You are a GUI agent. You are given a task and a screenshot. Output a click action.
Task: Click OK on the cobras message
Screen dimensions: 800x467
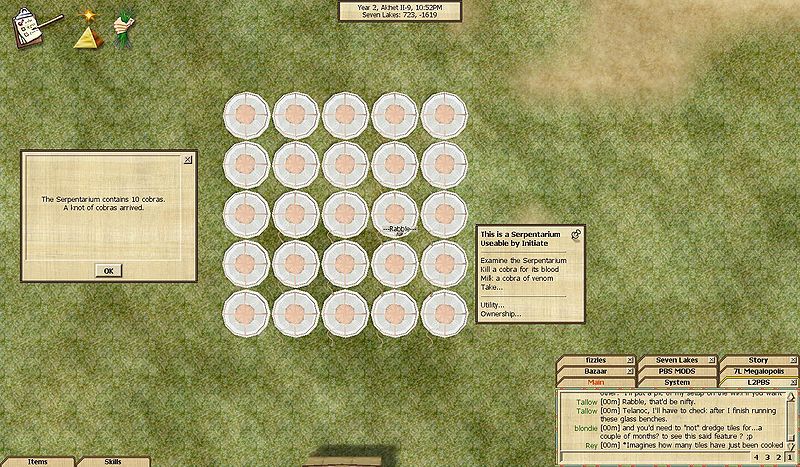point(109,270)
